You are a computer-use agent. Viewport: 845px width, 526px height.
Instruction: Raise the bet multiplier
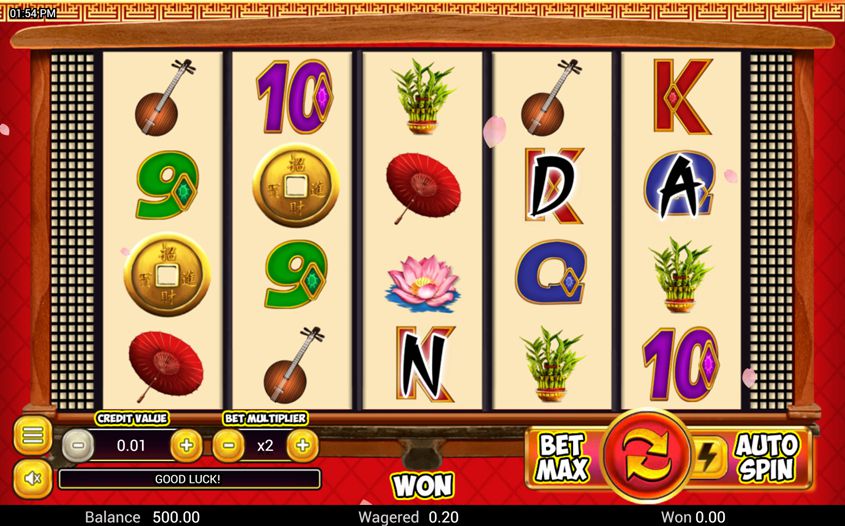pos(303,445)
